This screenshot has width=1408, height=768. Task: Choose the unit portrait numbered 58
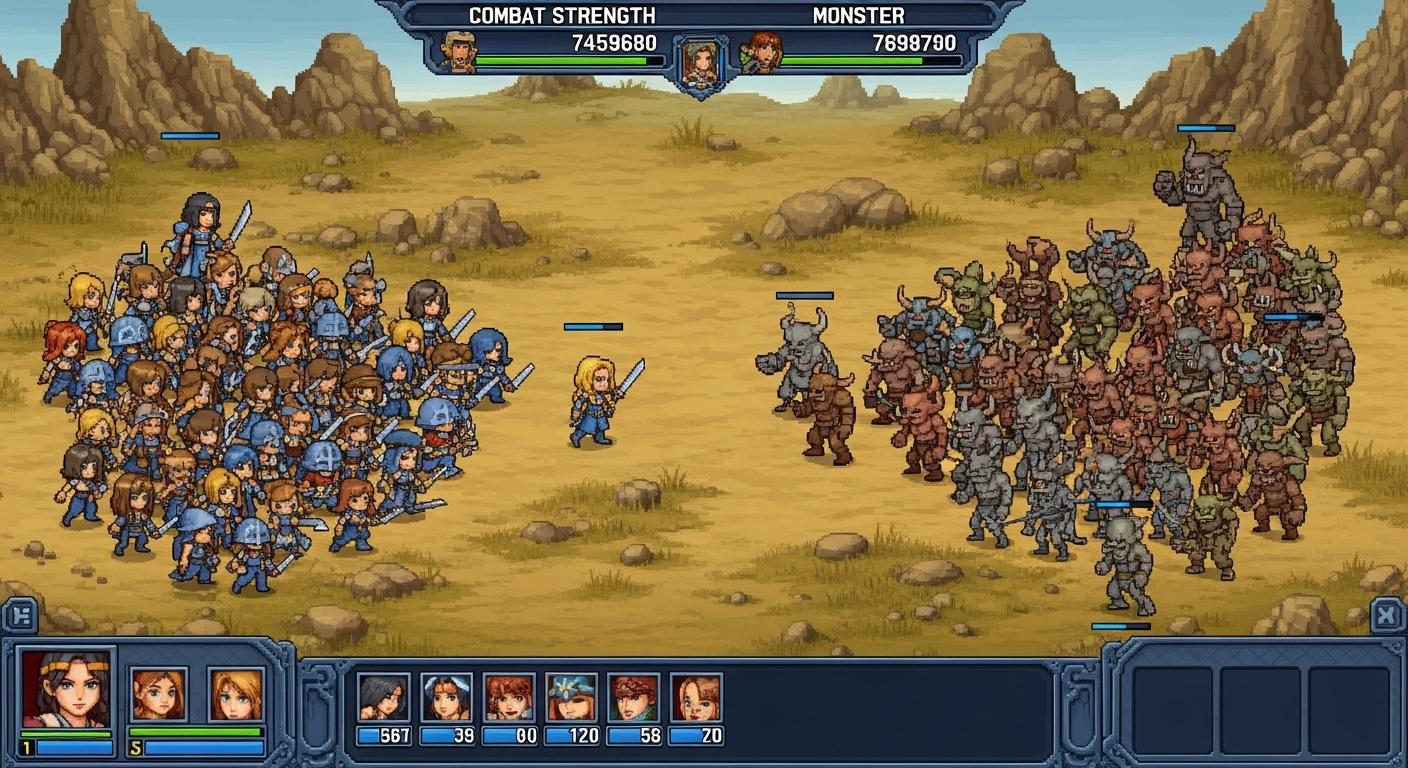(x=633, y=698)
